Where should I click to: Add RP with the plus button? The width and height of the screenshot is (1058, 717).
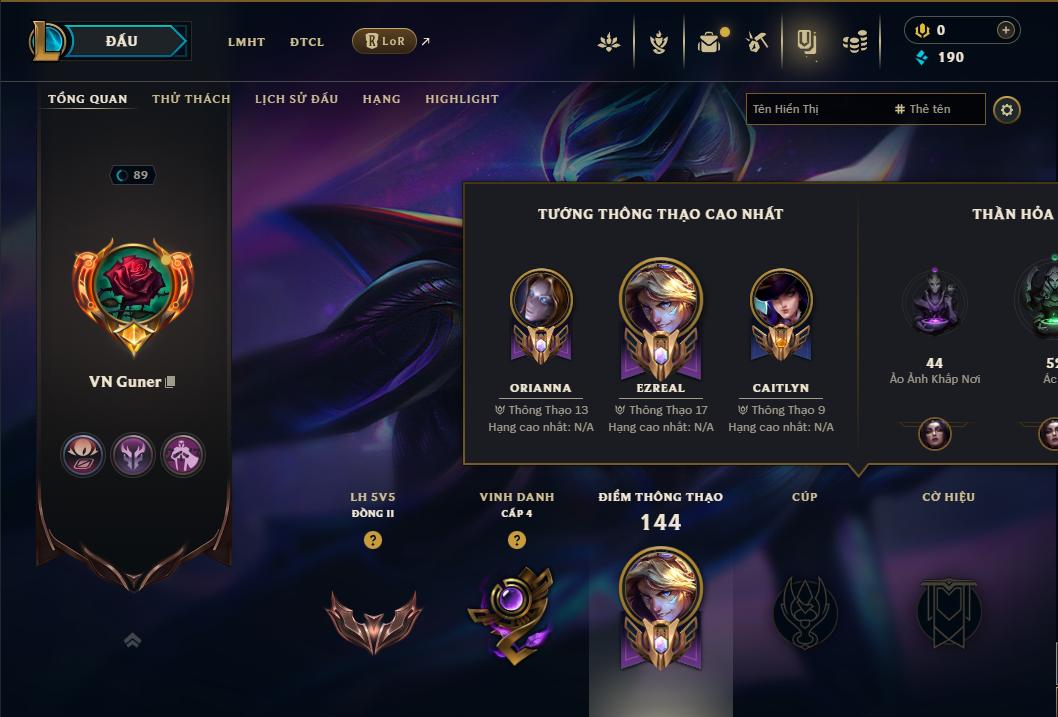pos(1006,30)
